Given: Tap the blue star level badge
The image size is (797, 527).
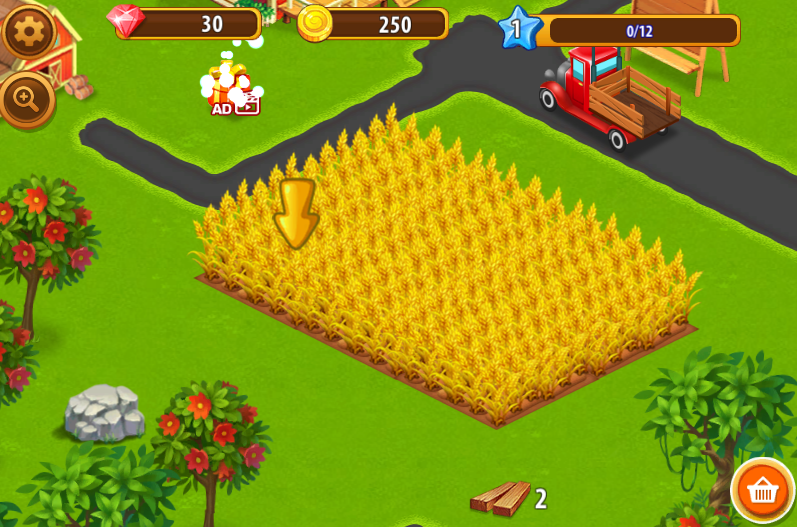Looking at the screenshot, I should point(517,29).
